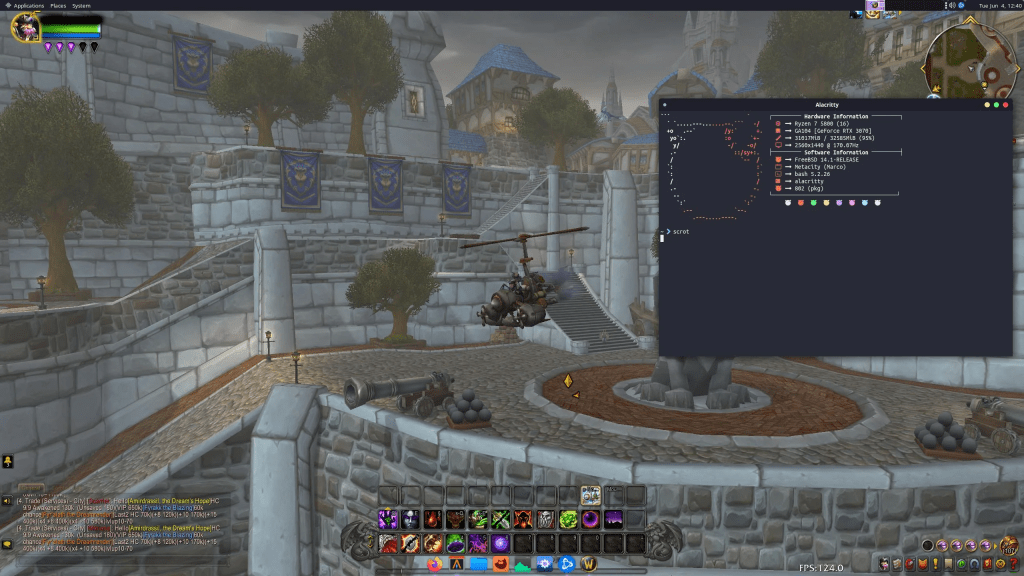Activate the pale masked face ability
The width and height of the screenshot is (1024, 576).
tap(411, 519)
